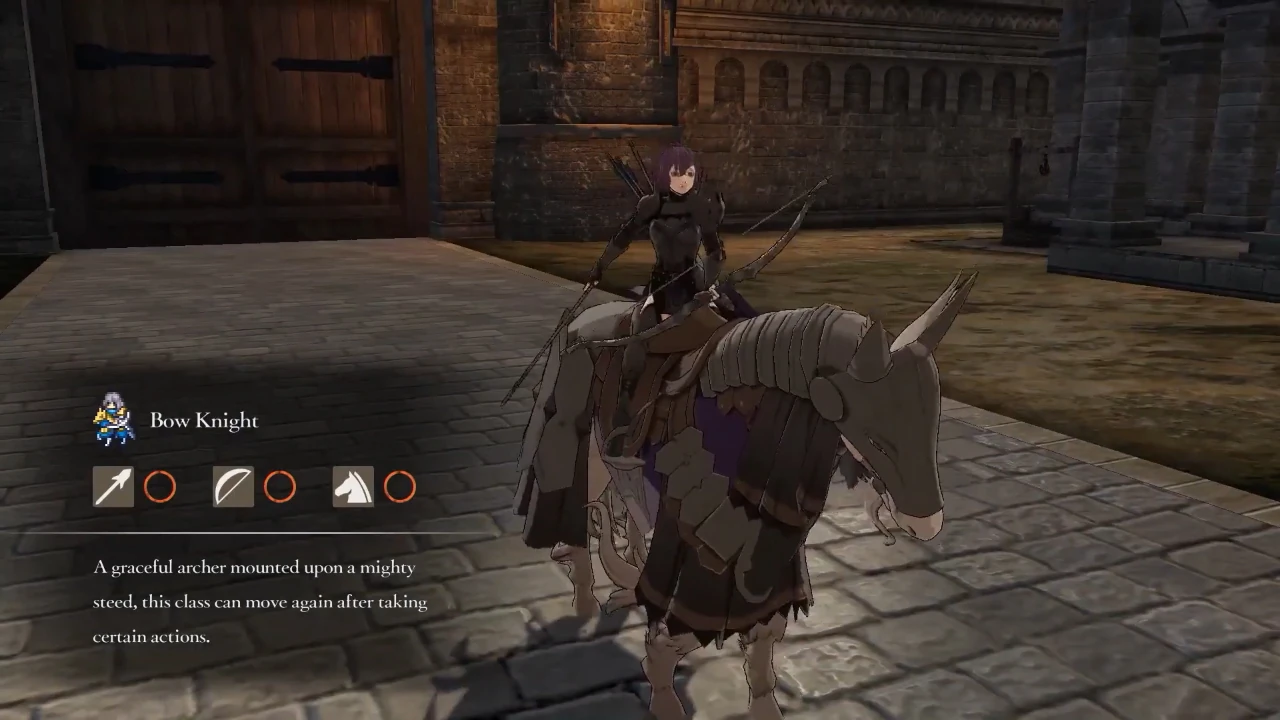Select the Bow Knight class title
This screenshot has height=720, width=1280.
click(204, 420)
